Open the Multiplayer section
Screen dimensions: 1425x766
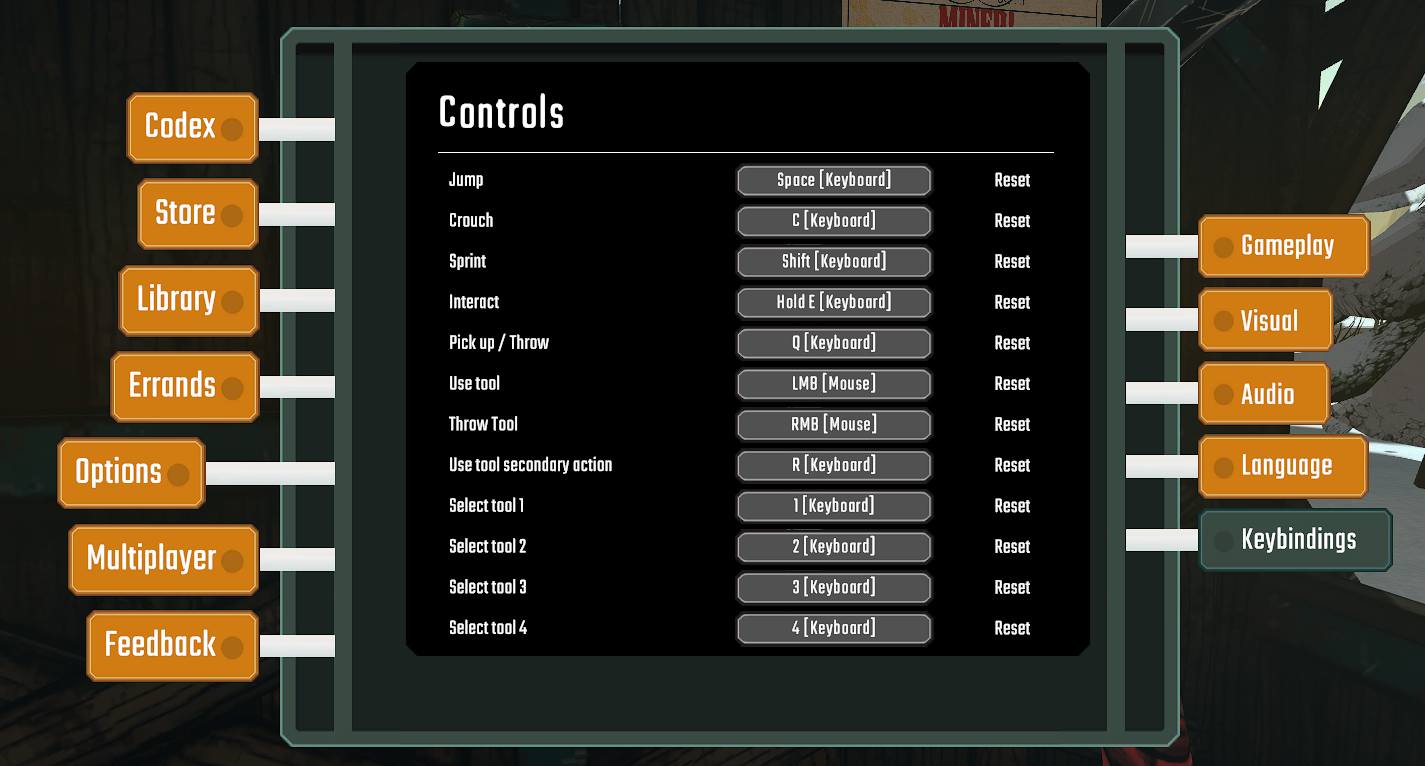pyautogui.click(x=162, y=559)
